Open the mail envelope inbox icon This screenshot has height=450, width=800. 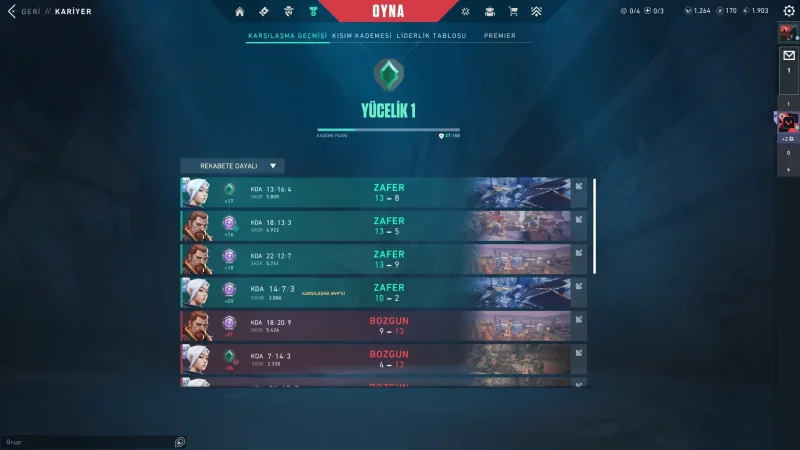click(x=788, y=56)
